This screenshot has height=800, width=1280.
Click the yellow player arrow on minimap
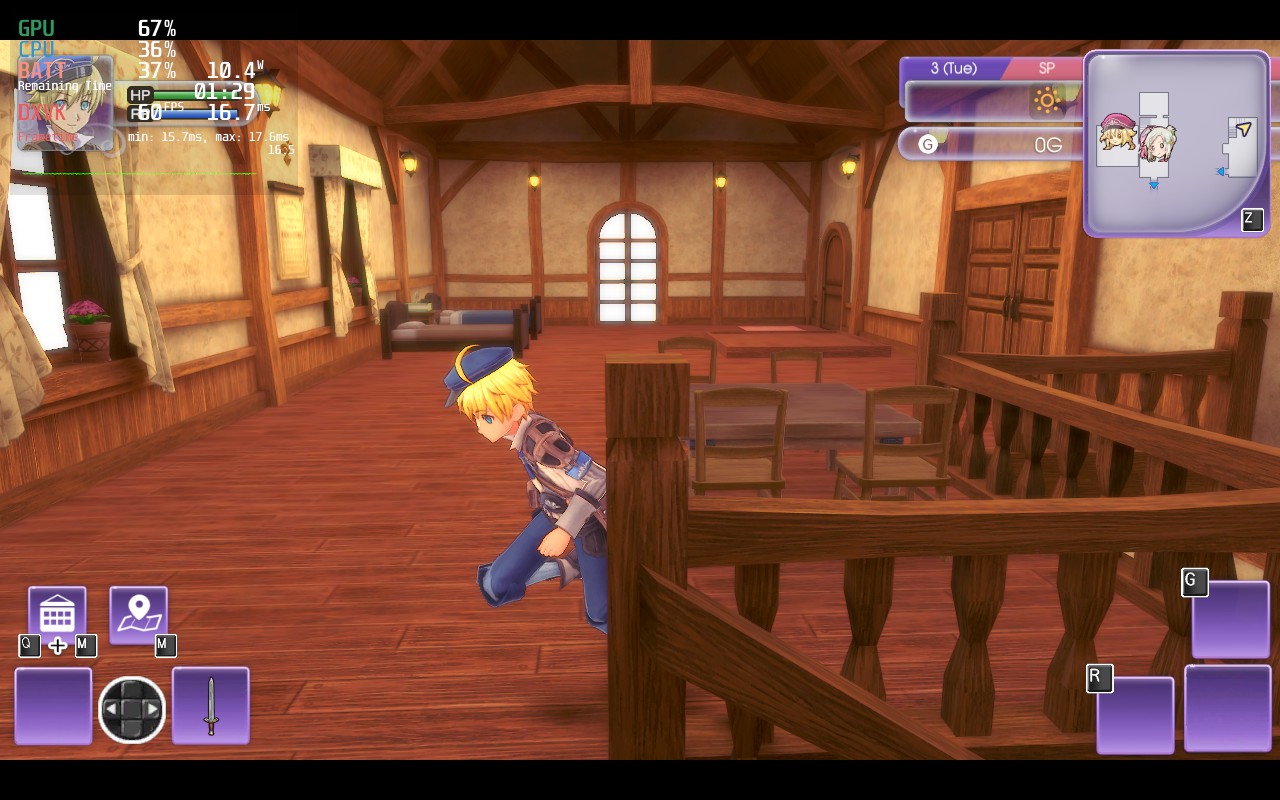1243,129
